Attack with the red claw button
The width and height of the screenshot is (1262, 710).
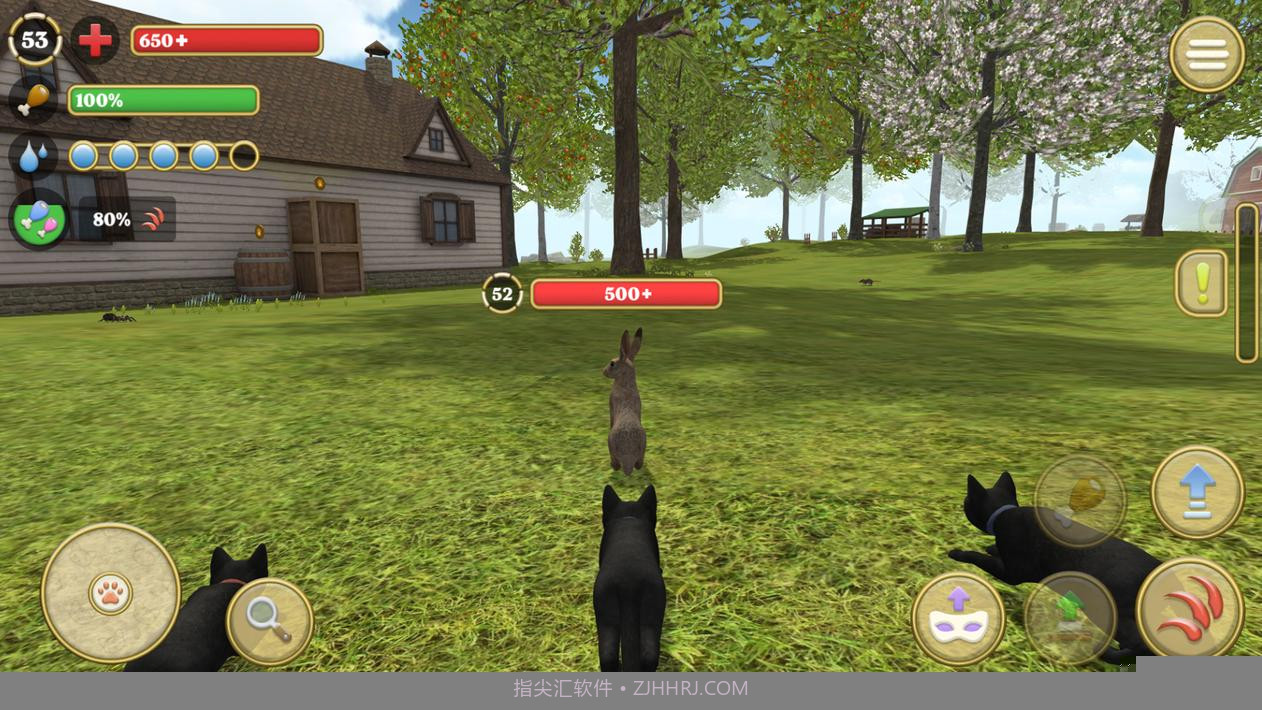point(1190,609)
